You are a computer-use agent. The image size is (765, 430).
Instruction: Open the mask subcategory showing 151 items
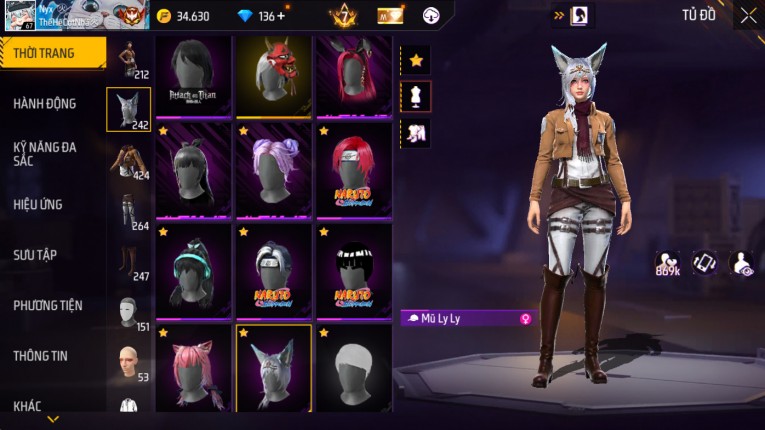[x=128, y=312]
